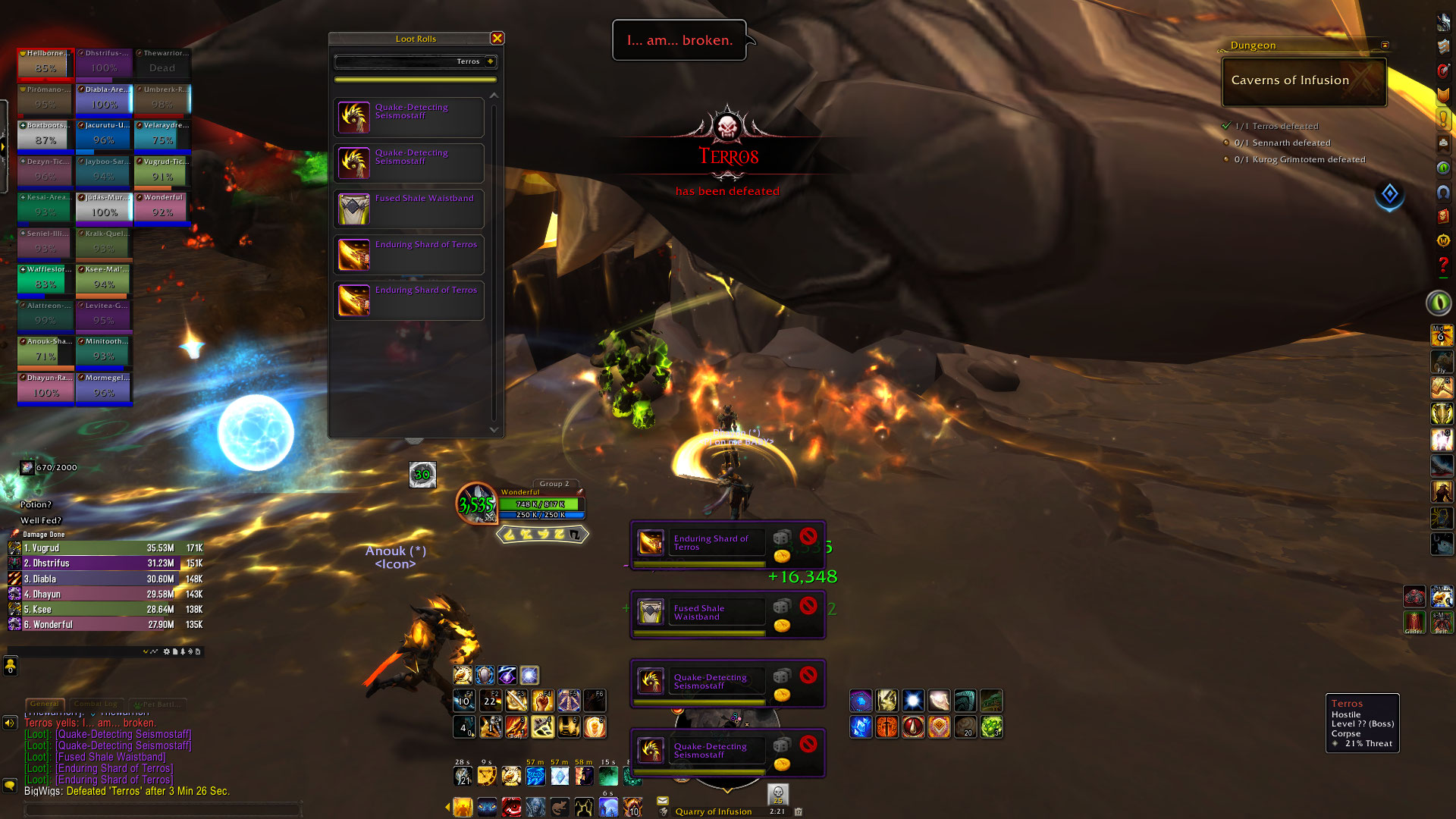Select Hellborne's raid frame
The image size is (1456, 819).
tap(45, 63)
